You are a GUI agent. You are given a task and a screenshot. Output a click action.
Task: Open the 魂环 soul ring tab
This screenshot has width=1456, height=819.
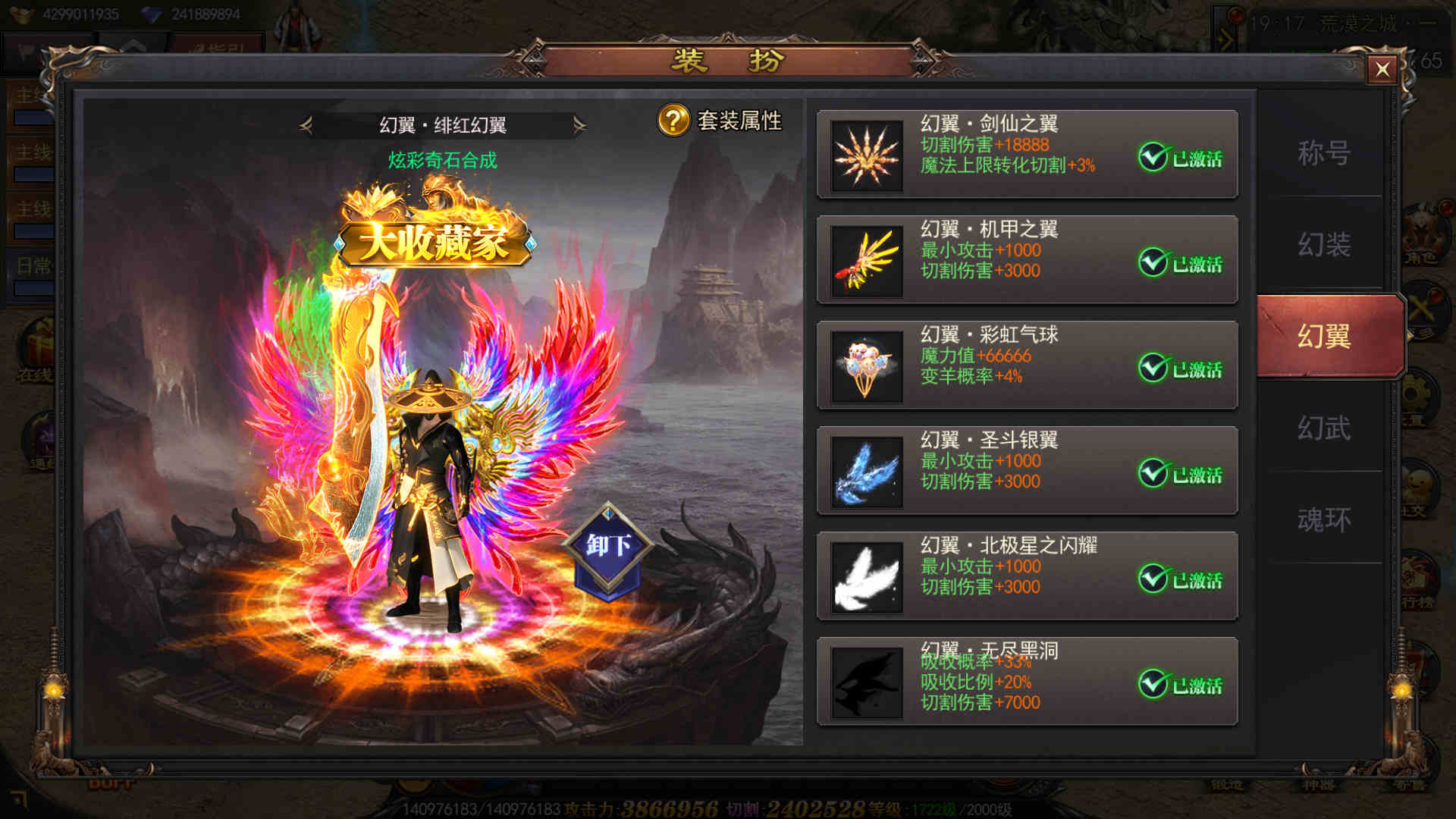click(1323, 520)
